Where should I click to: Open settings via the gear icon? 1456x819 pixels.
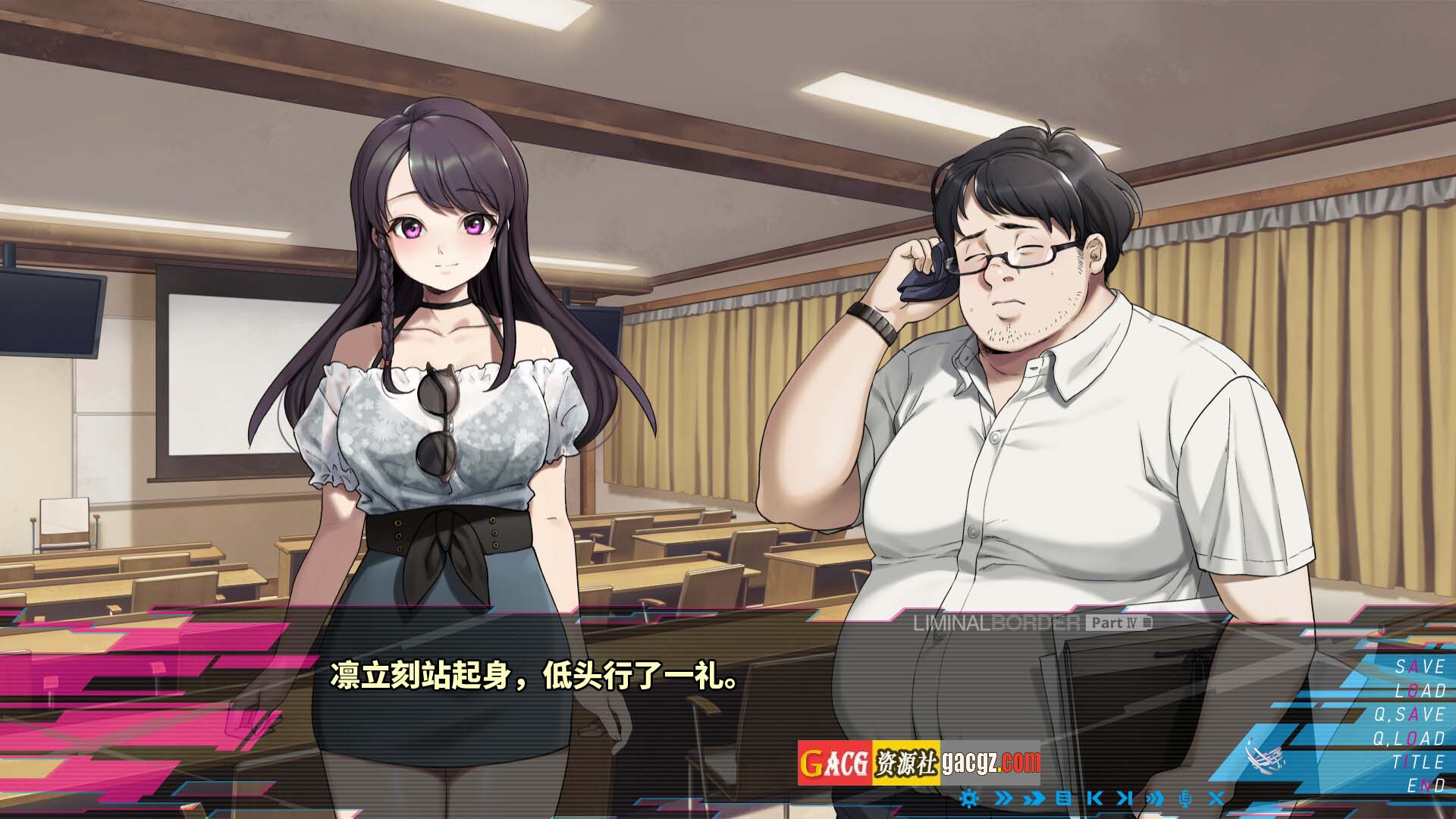(968, 798)
